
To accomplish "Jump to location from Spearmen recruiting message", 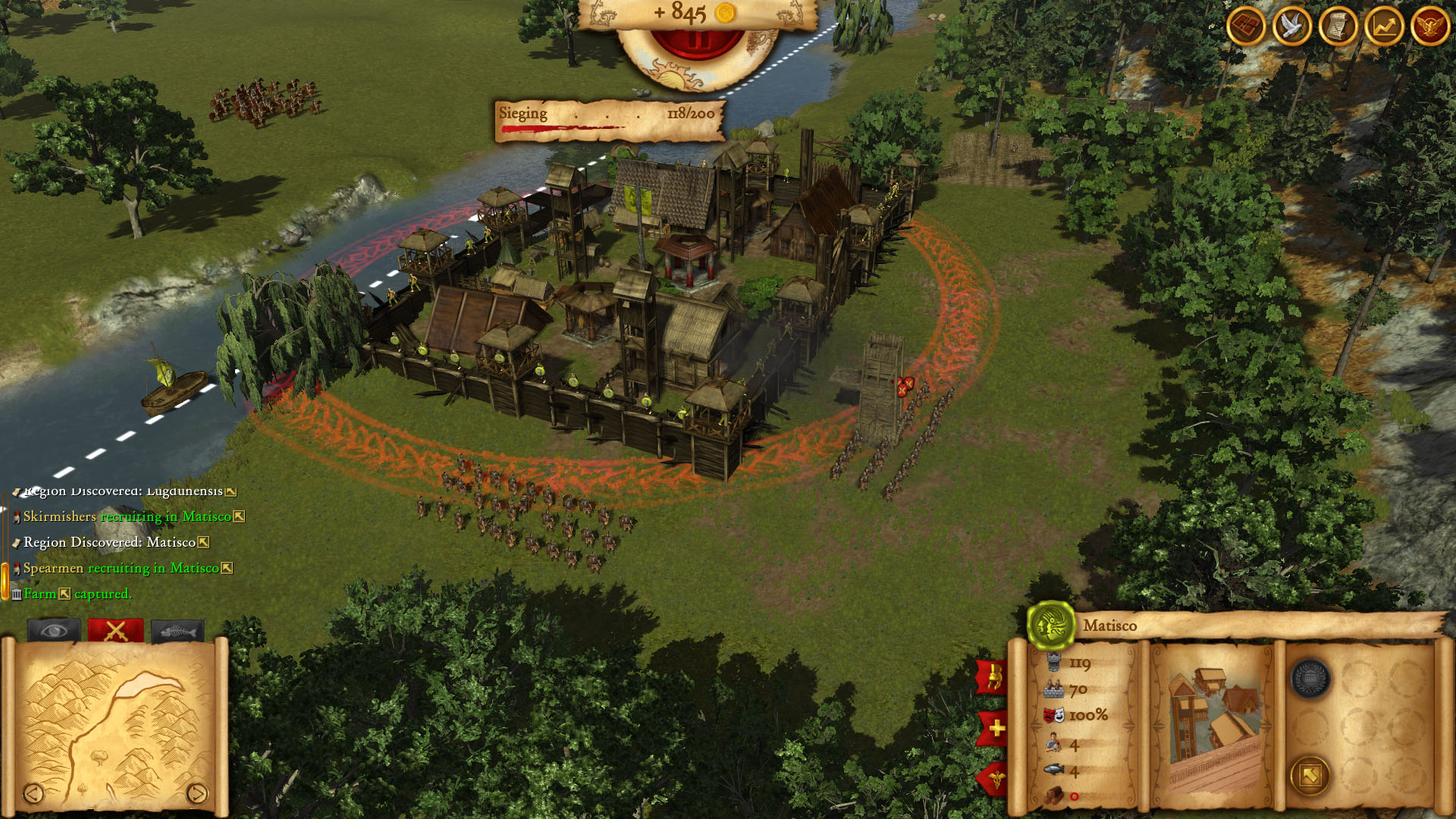I will [x=227, y=568].
